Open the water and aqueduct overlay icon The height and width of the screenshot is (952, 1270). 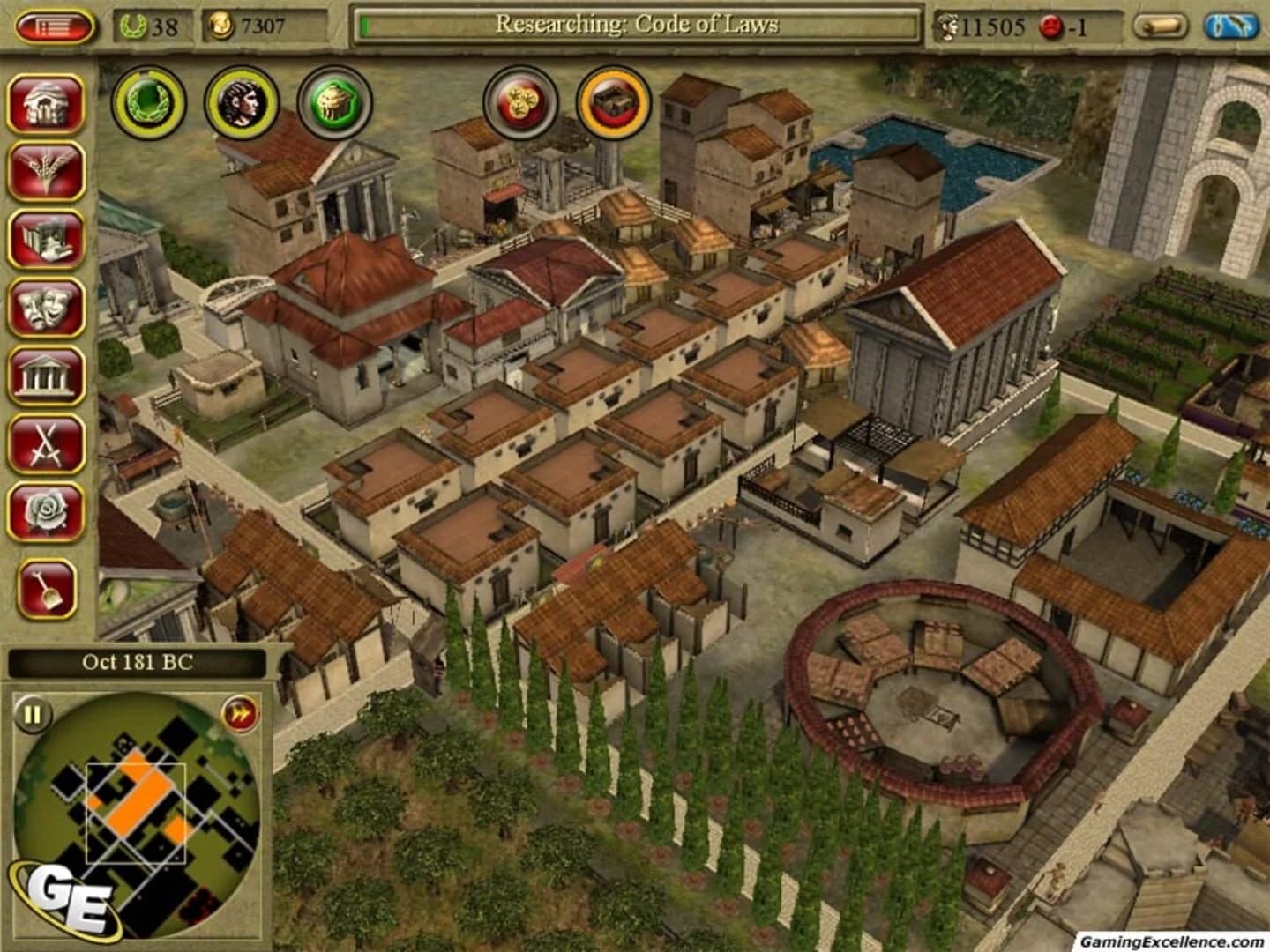(1228, 26)
